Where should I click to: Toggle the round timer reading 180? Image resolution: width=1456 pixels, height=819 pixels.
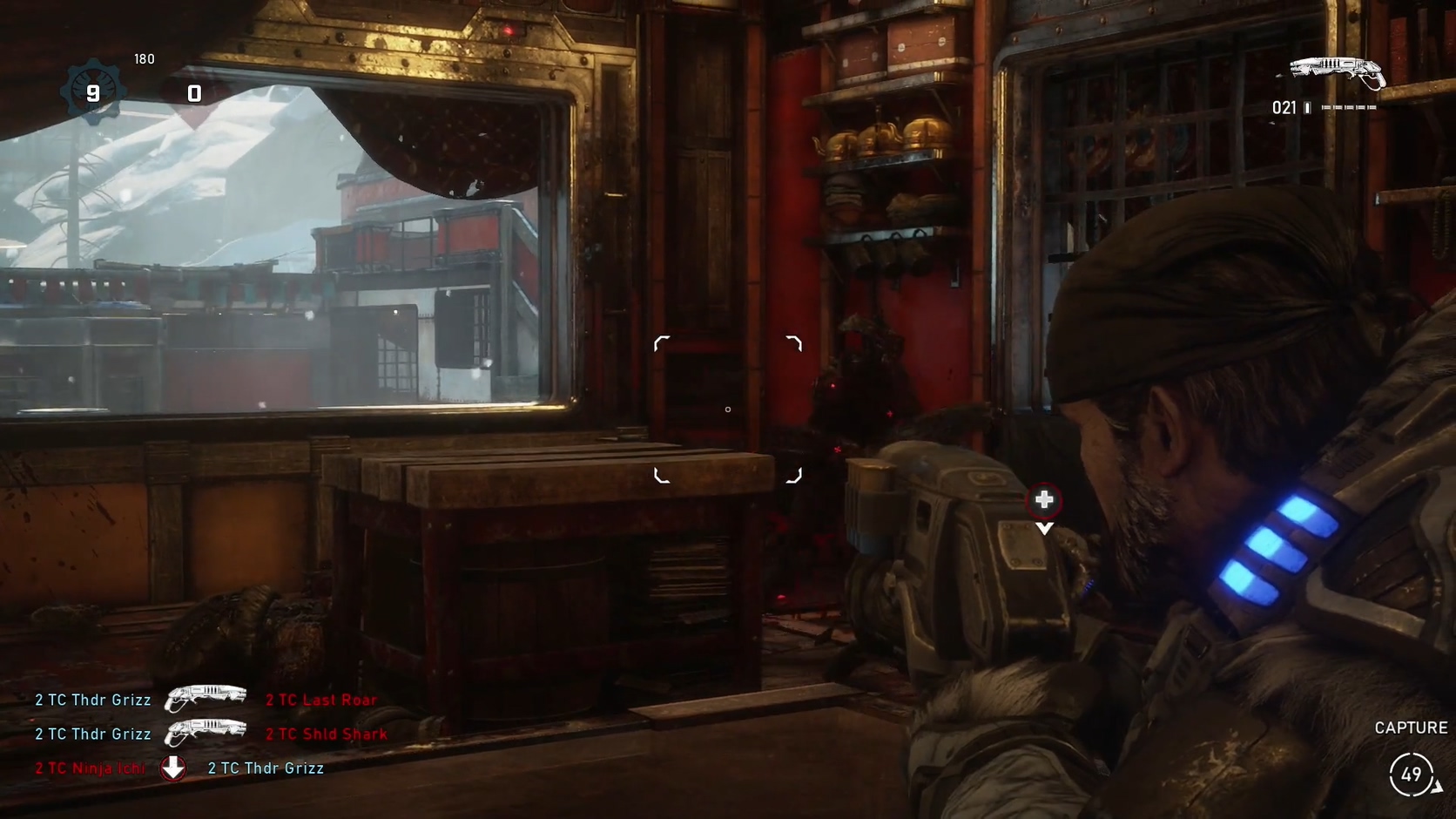click(x=144, y=59)
